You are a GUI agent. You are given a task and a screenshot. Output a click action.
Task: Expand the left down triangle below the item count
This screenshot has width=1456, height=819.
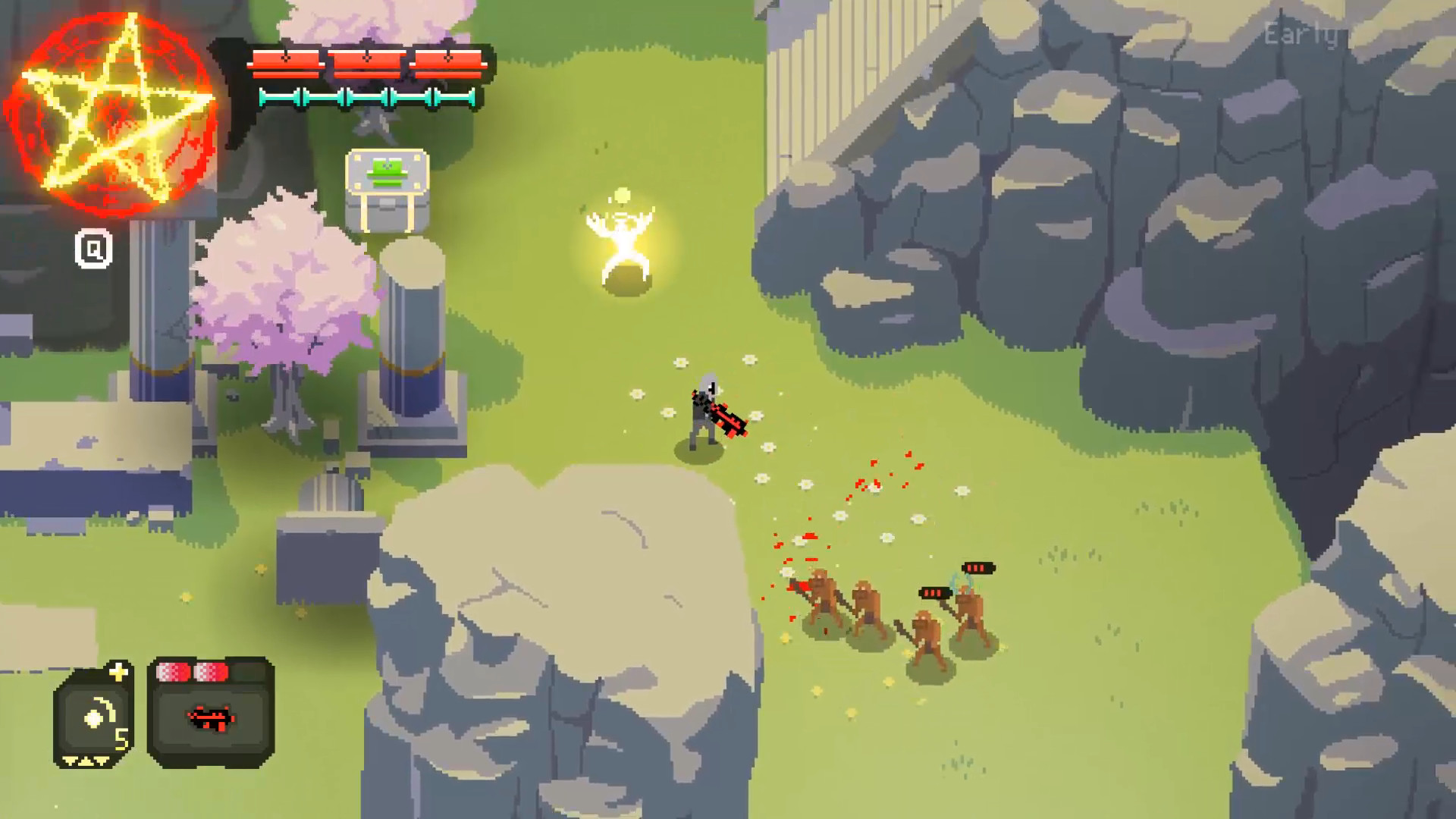69,761
